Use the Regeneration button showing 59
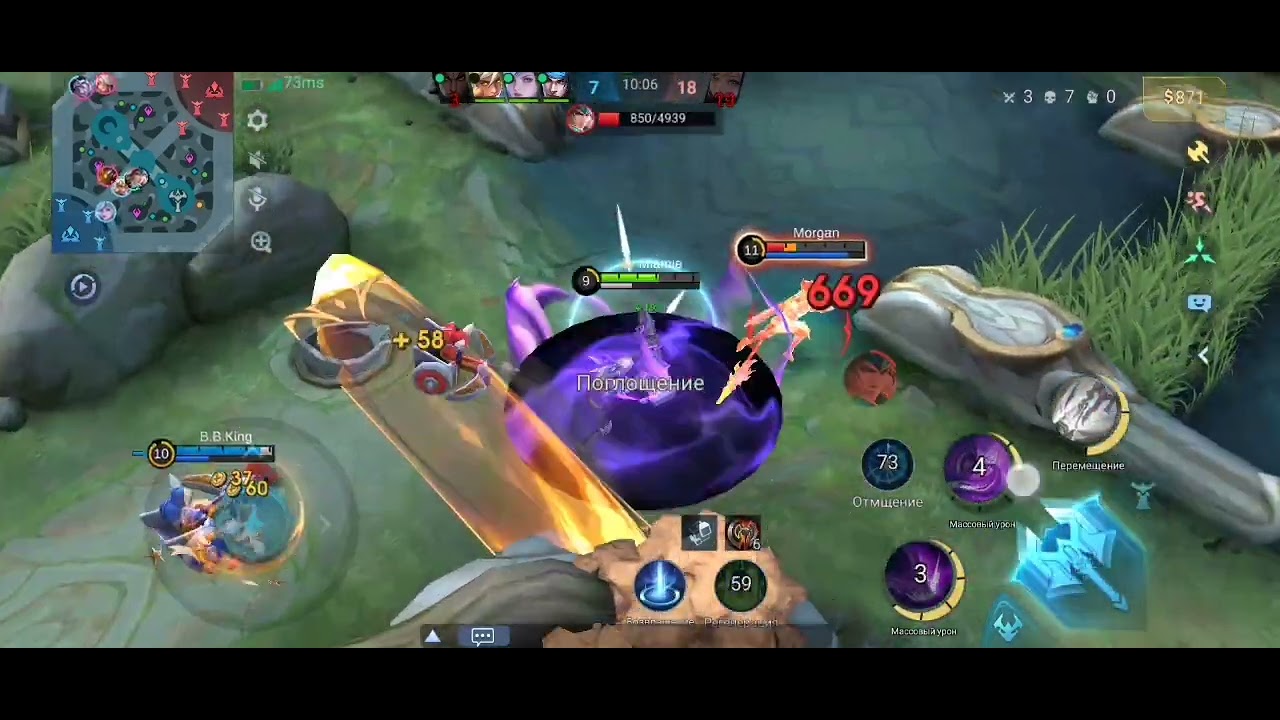1280x720 pixels. (x=740, y=584)
